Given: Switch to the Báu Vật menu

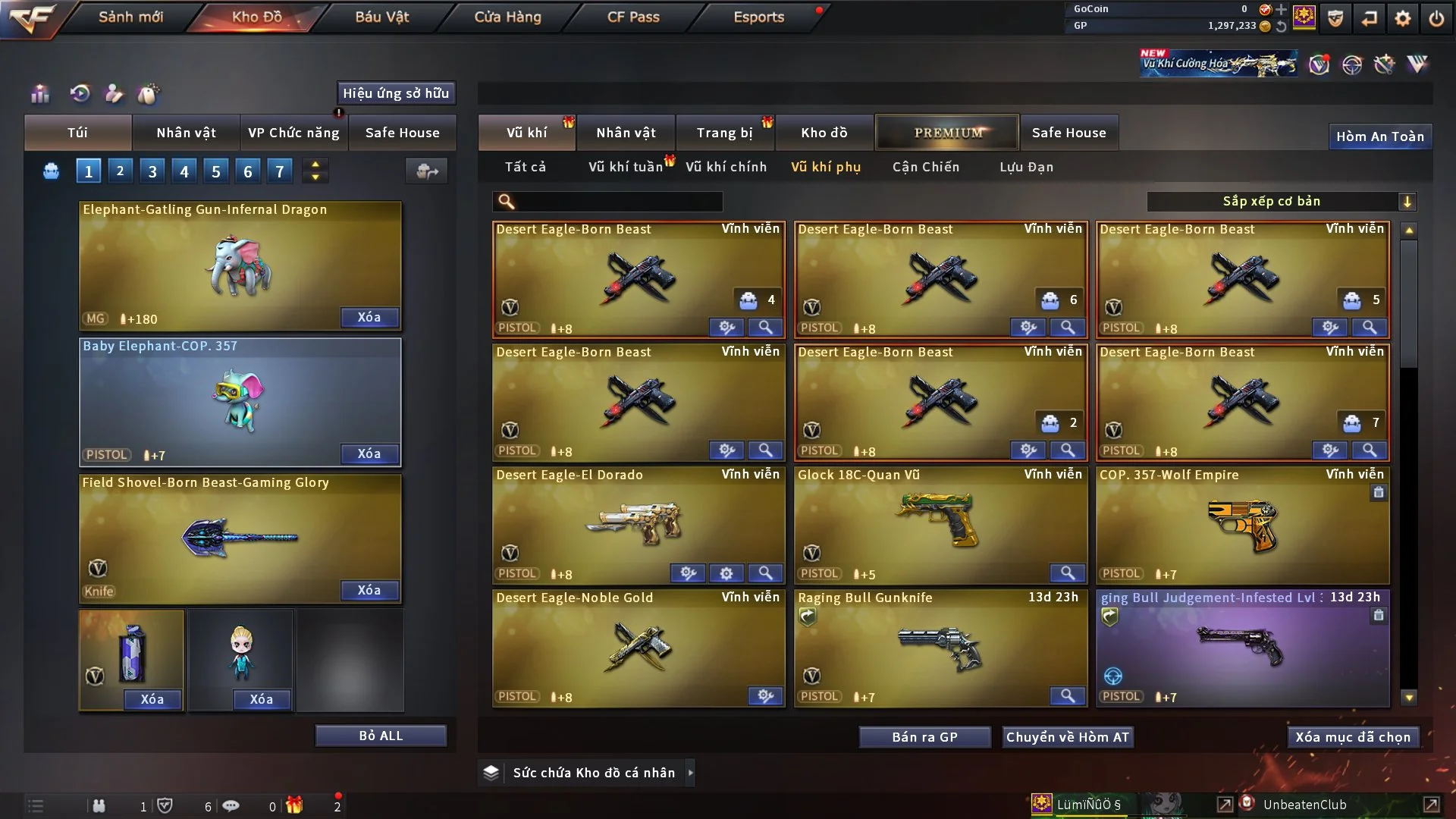Looking at the screenshot, I should (381, 17).
